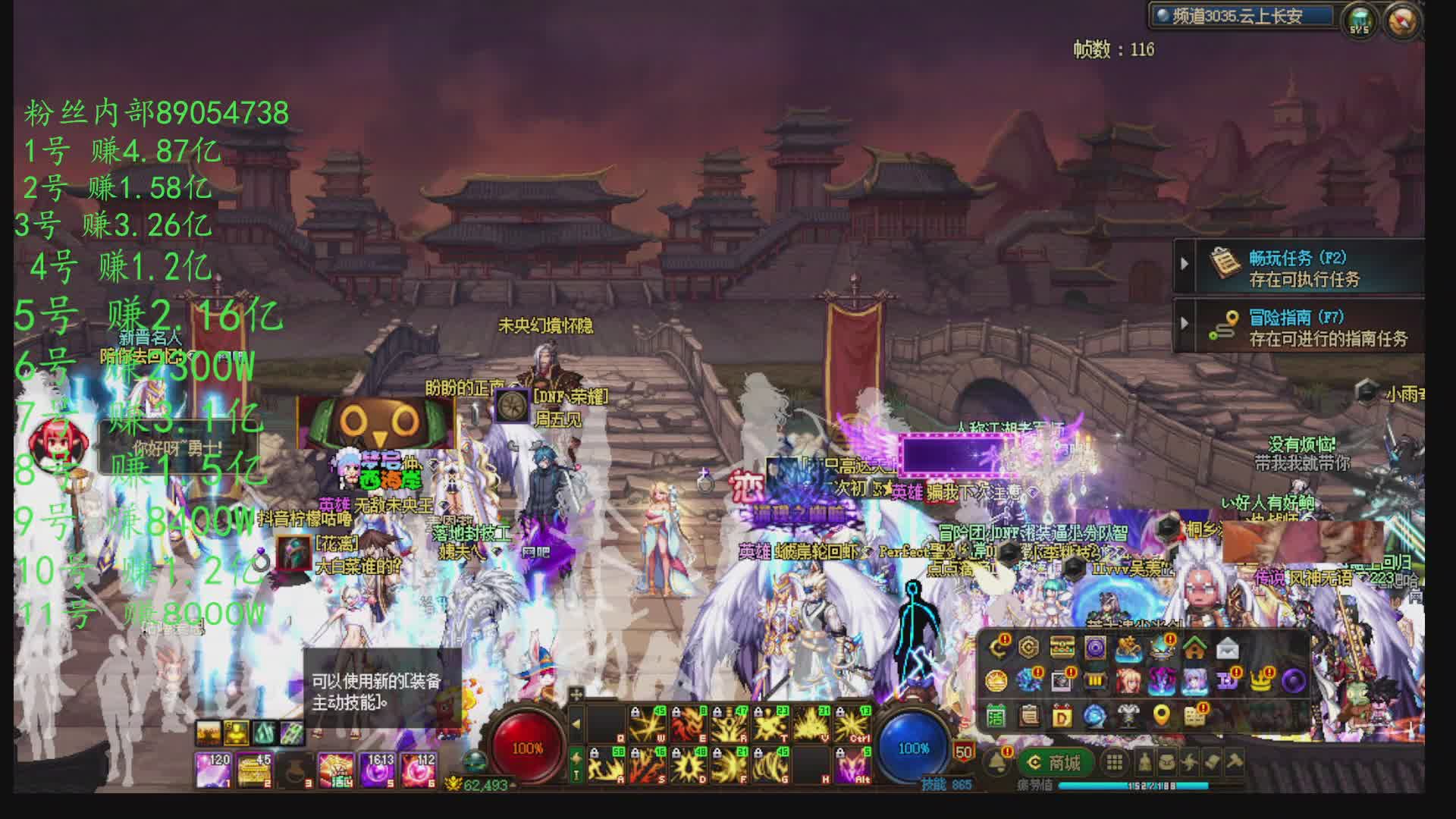Open the mail envelope icon
The height and width of the screenshot is (819, 1456).
click(1228, 648)
